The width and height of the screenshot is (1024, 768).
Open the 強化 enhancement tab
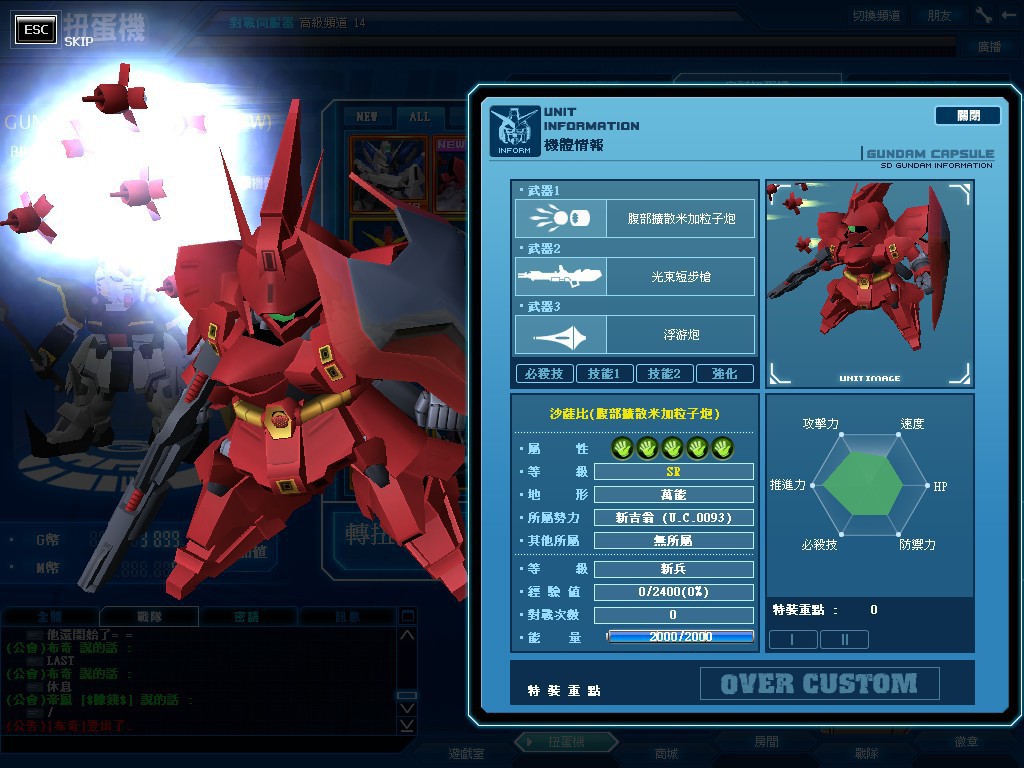(724, 374)
